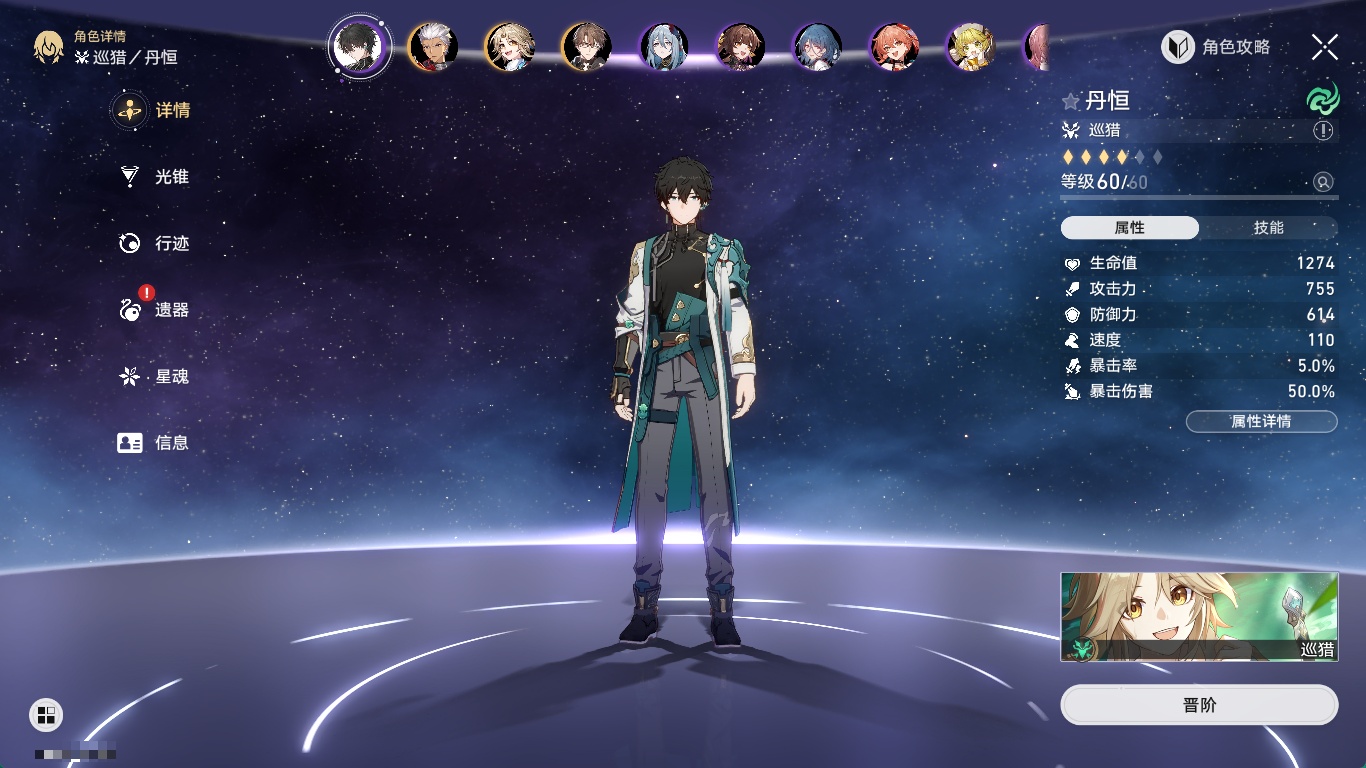Screen dimensions: 1366x768
Task: Toggle the favorite star beside 丹恒
Action: pos(1071,101)
